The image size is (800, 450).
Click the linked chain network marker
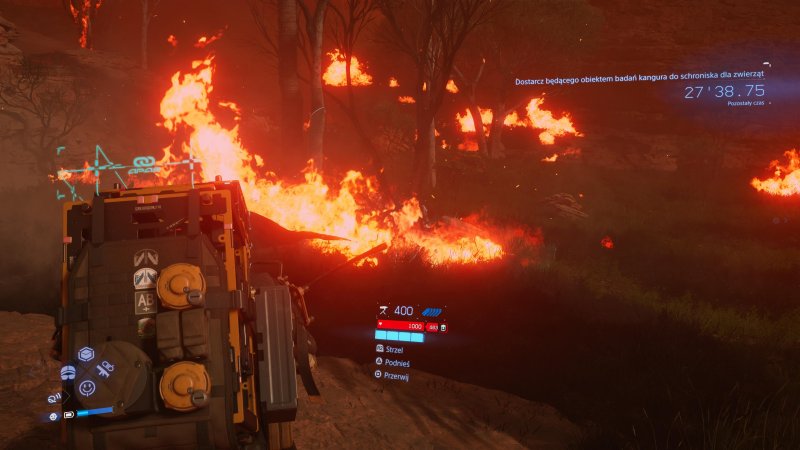click(141, 163)
